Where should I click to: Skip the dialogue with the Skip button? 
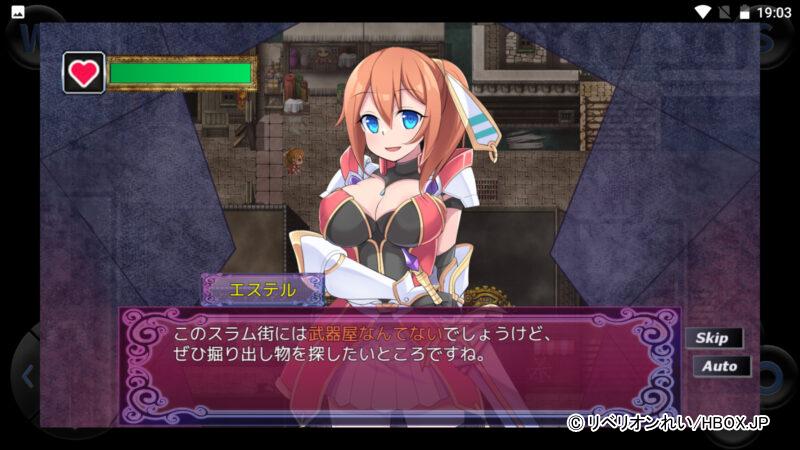[x=713, y=338]
